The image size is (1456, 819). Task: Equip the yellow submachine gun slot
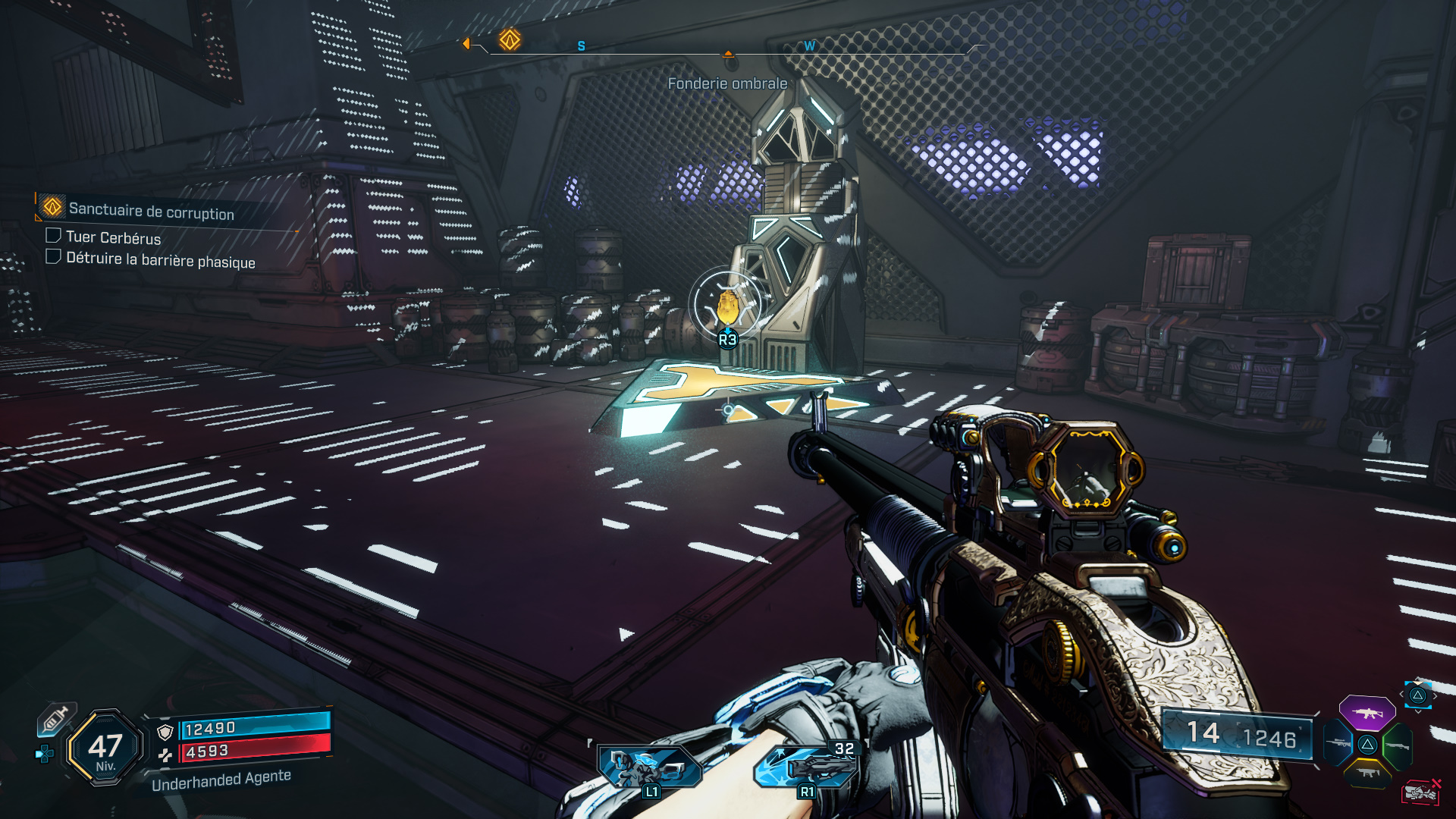[1367, 773]
